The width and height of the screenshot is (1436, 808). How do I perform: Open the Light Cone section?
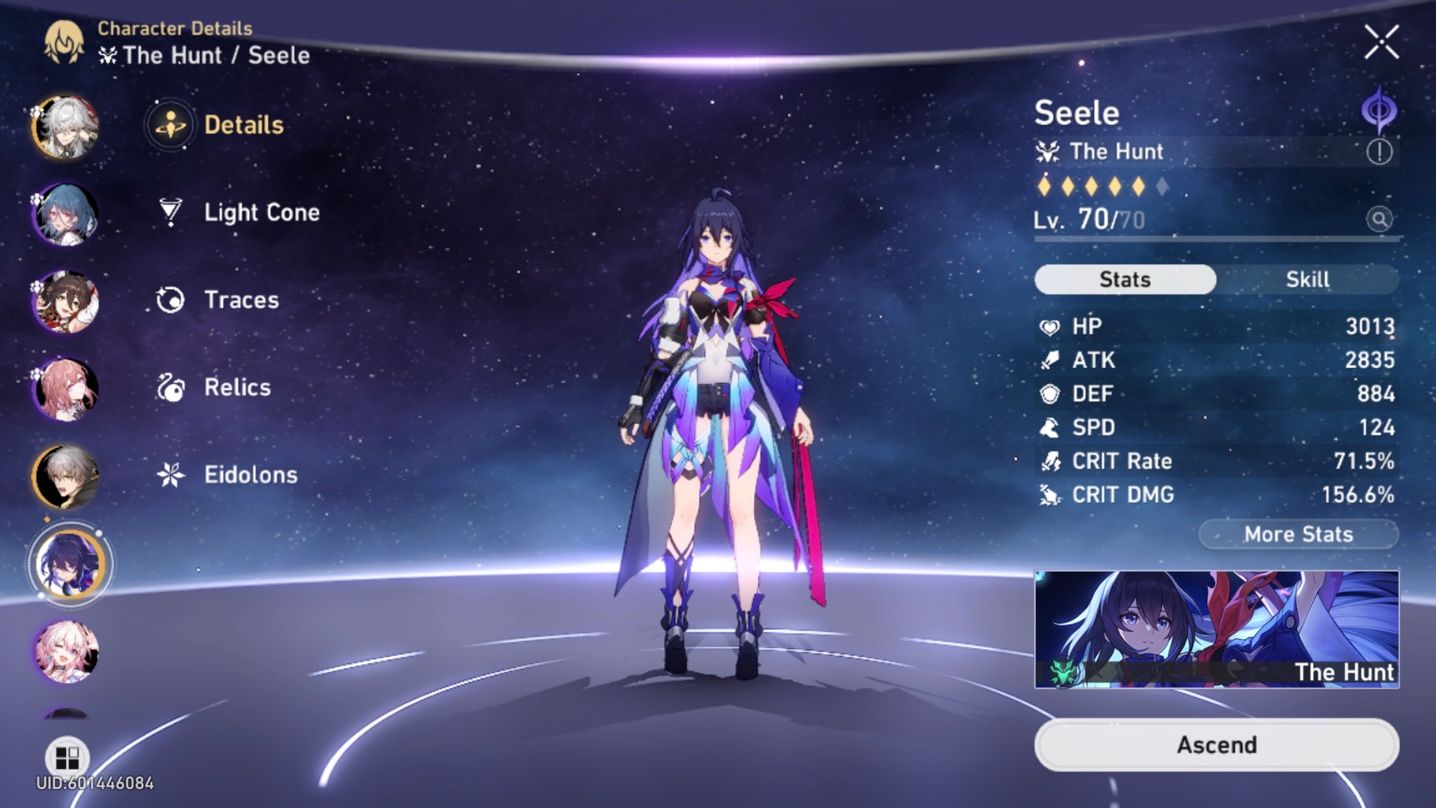pos(260,212)
